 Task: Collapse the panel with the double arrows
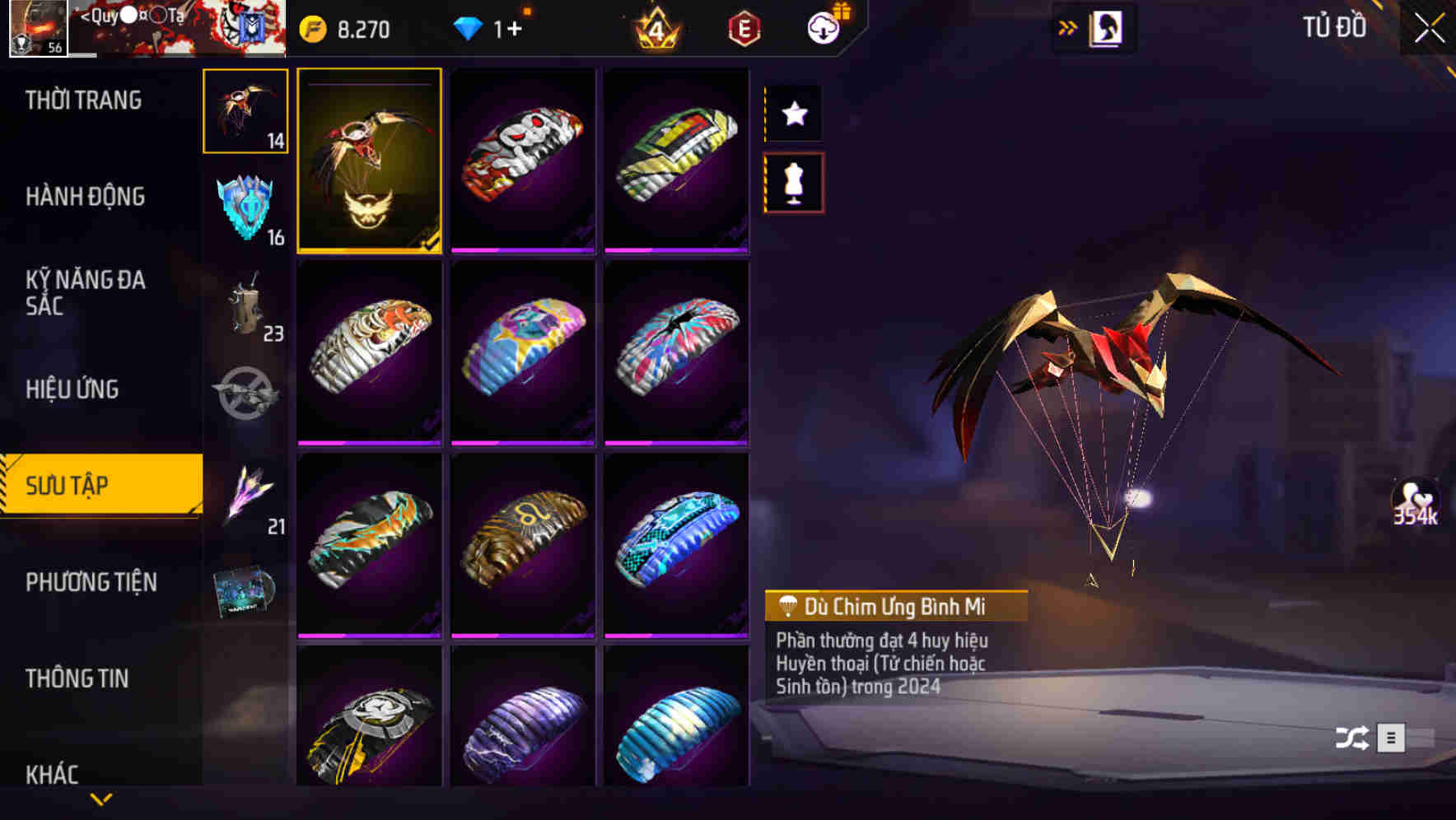1068,26
